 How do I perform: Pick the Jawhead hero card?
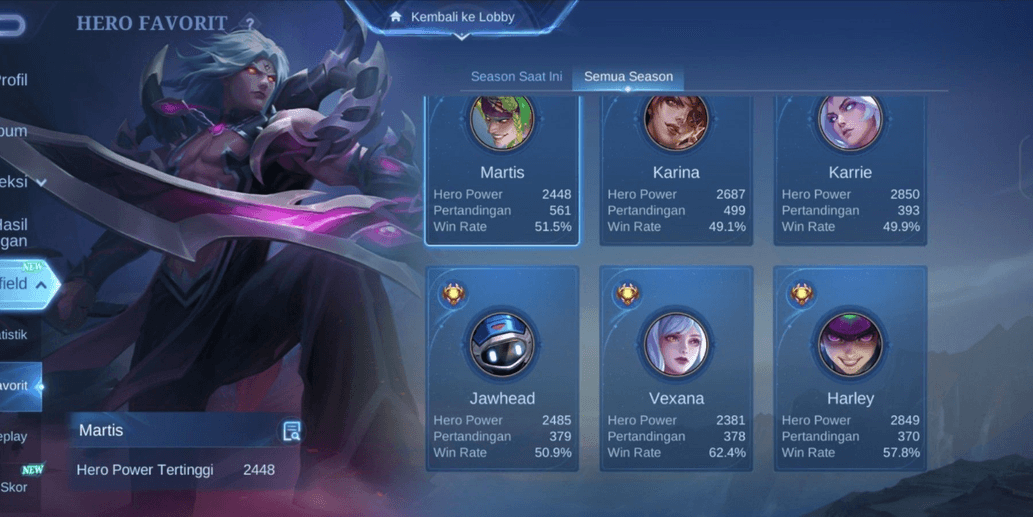click(x=502, y=367)
